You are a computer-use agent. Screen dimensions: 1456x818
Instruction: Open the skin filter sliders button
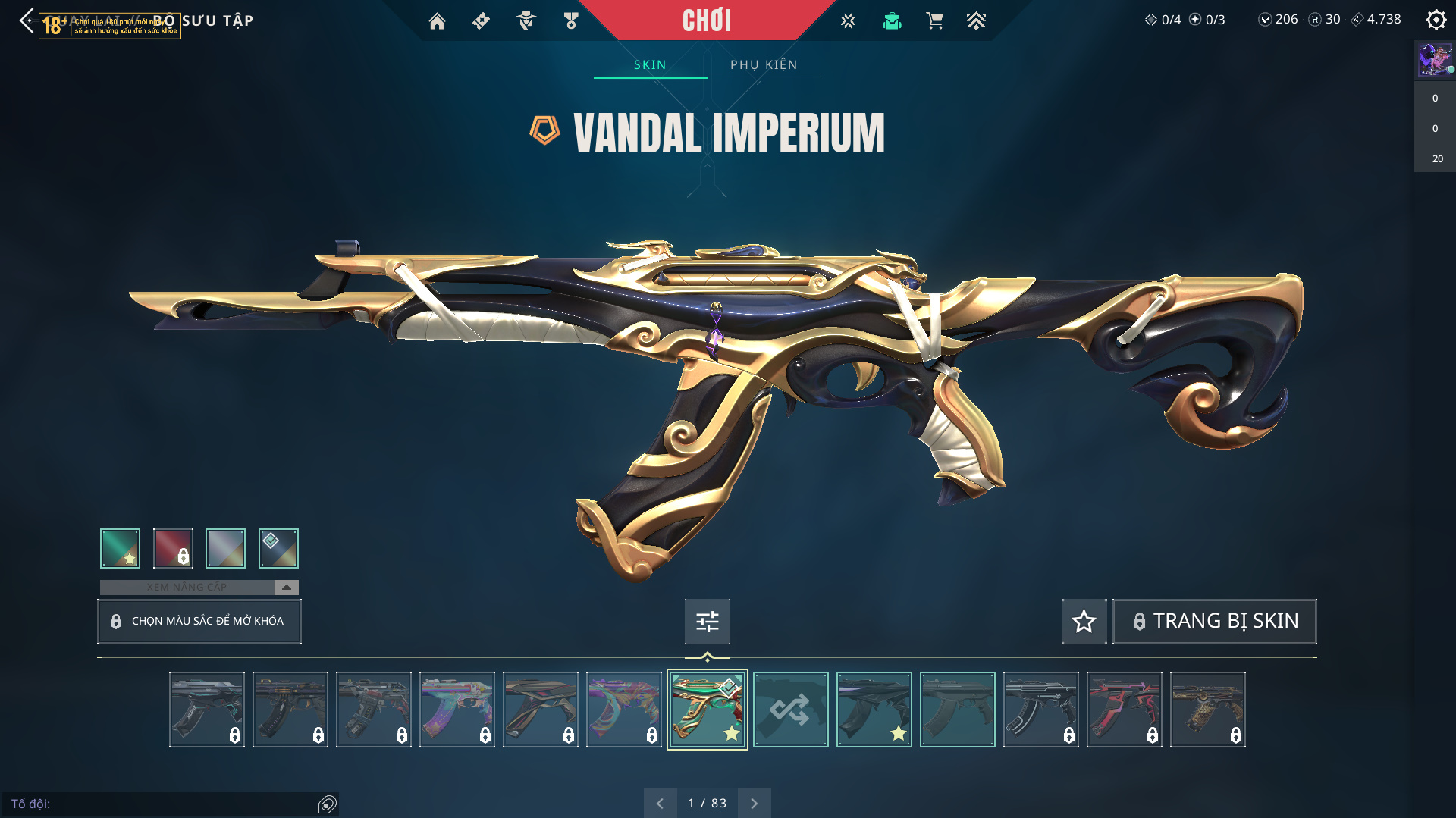(707, 622)
